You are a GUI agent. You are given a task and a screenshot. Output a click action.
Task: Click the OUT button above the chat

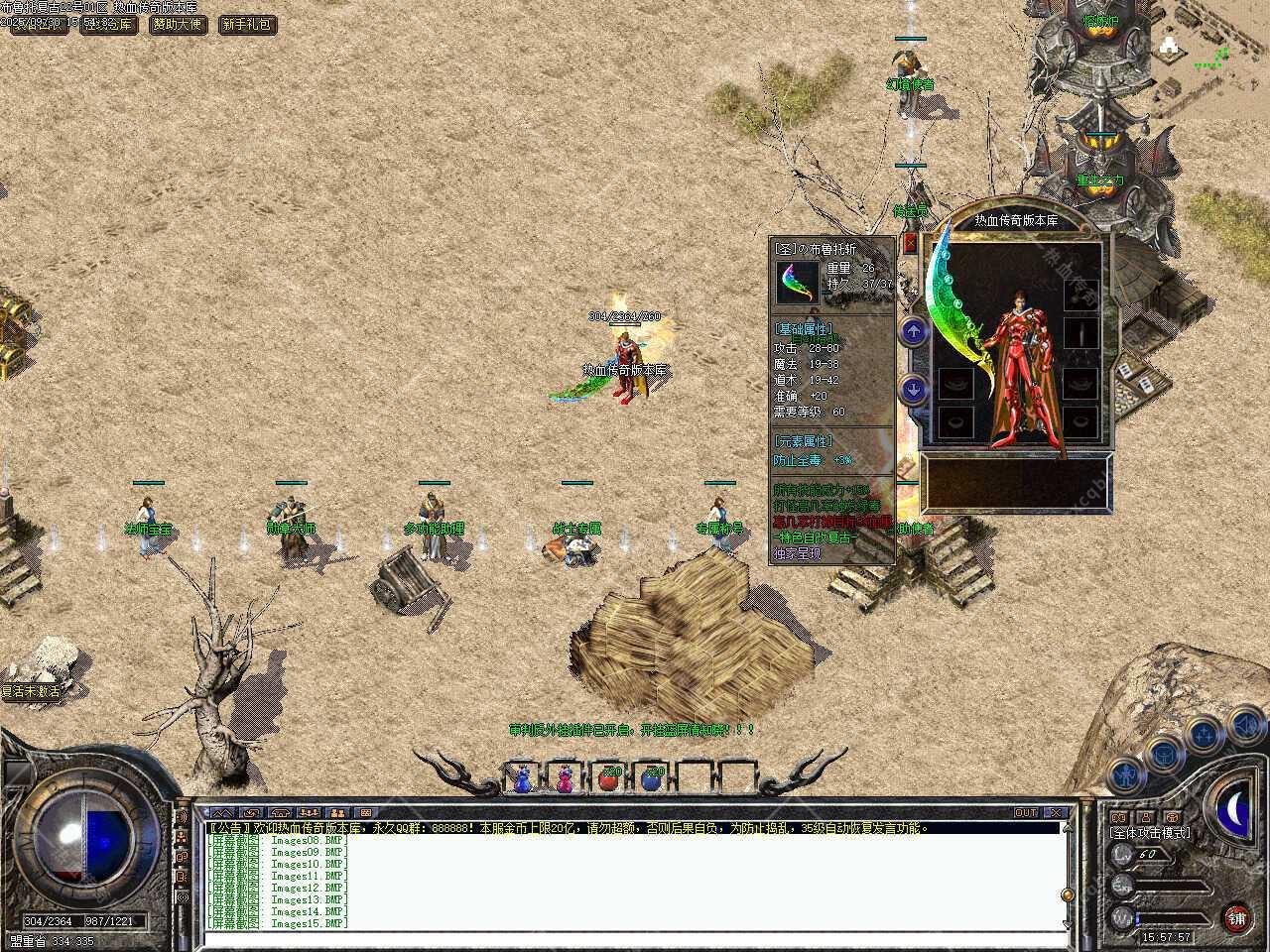tap(1025, 813)
